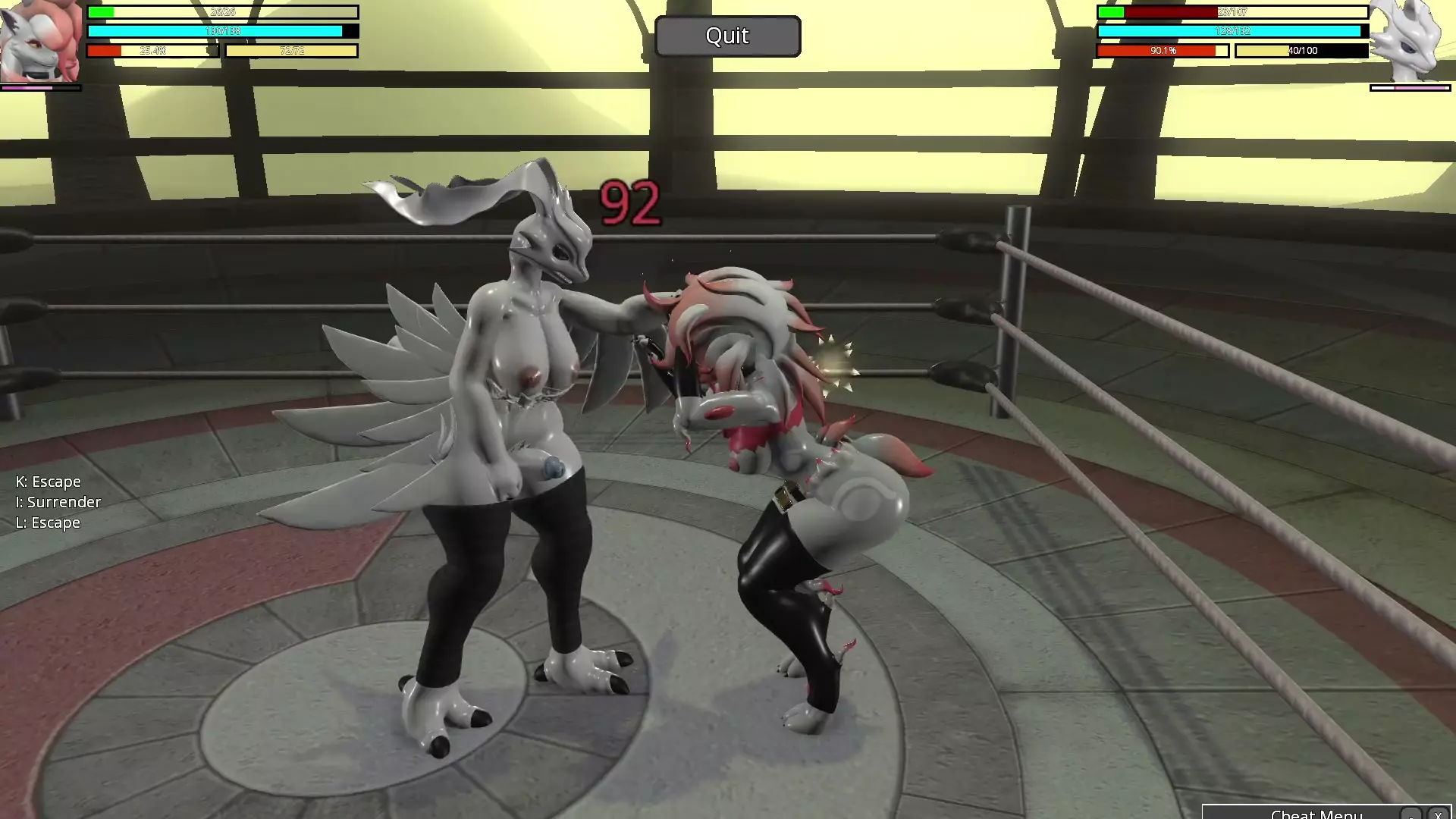
Task: Minimize the Cheat Menu panel
Action: (x=1410, y=814)
